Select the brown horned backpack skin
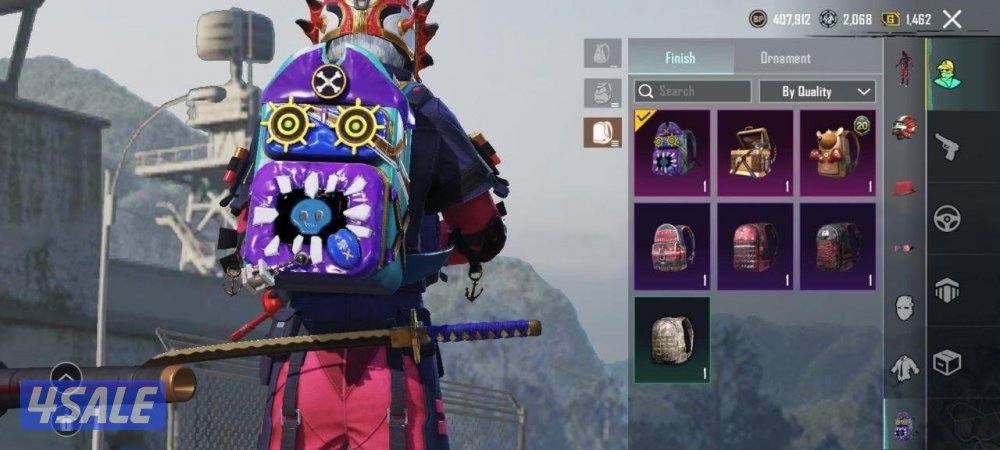The image size is (1000, 450). coord(837,148)
